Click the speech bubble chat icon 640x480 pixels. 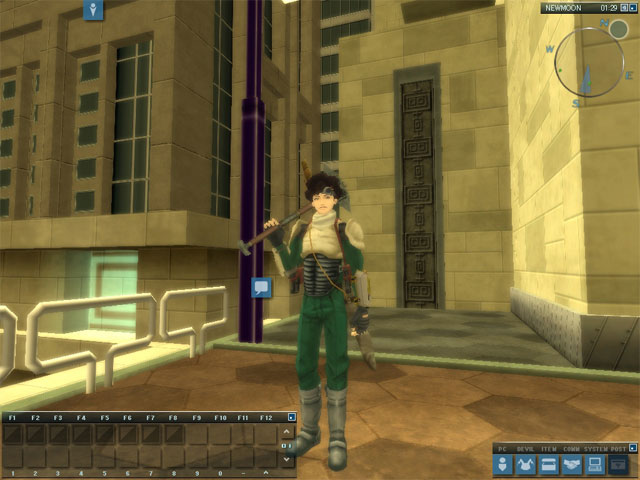(262, 287)
